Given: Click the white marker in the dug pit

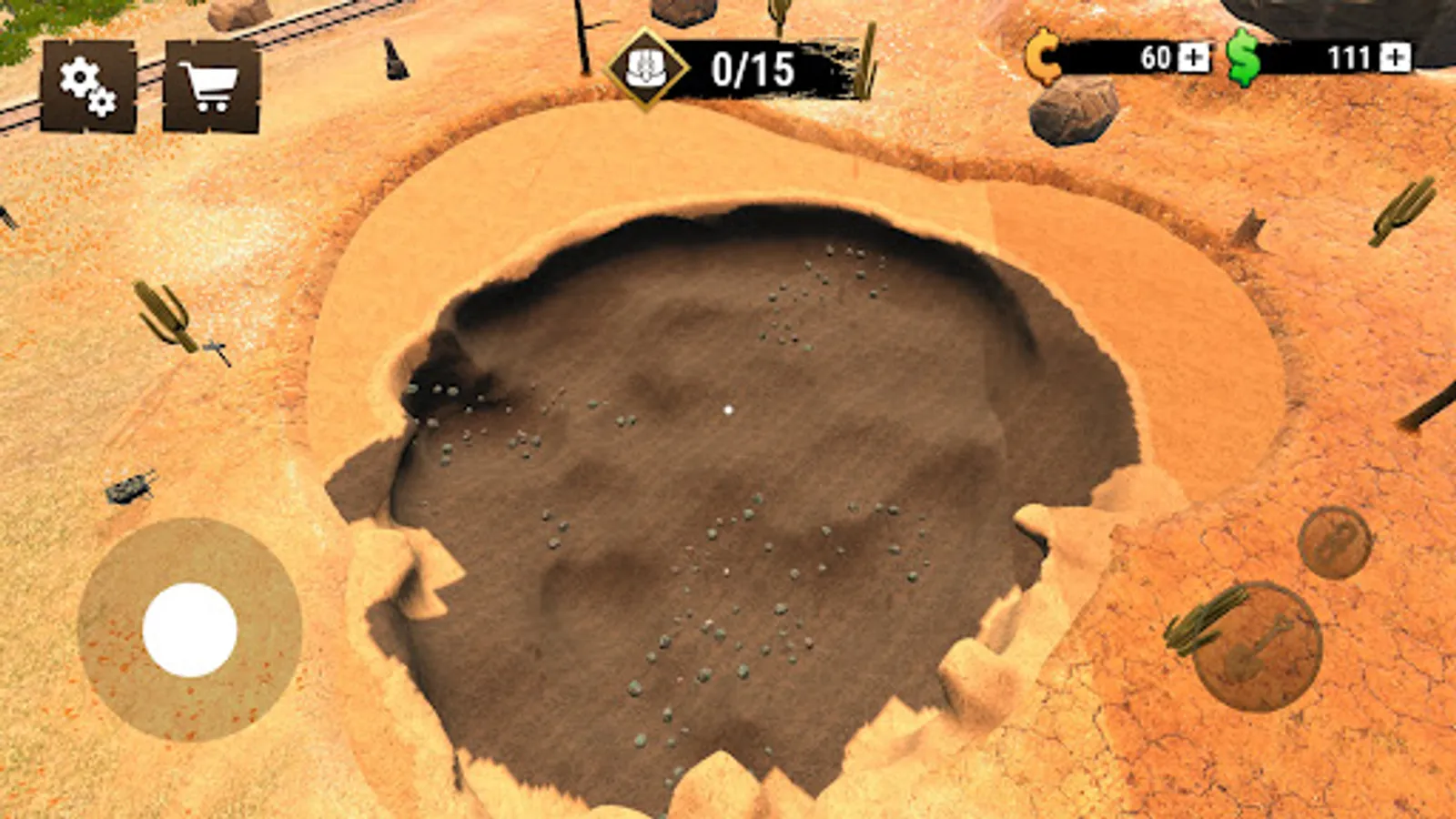Looking at the screenshot, I should pyautogui.click(x=728, y=411).
